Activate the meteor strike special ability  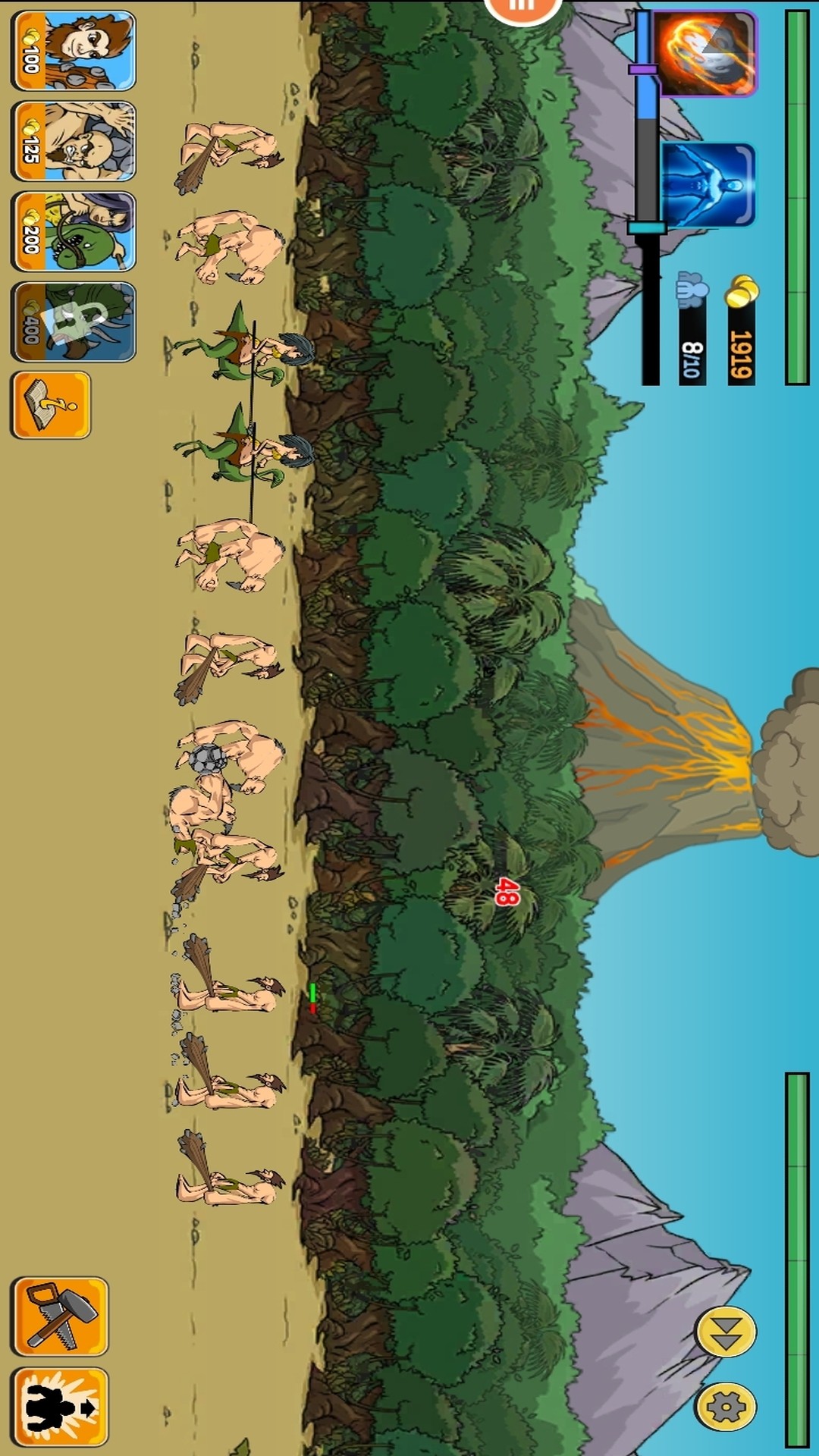pyautogui.click(x=705, y=53)
